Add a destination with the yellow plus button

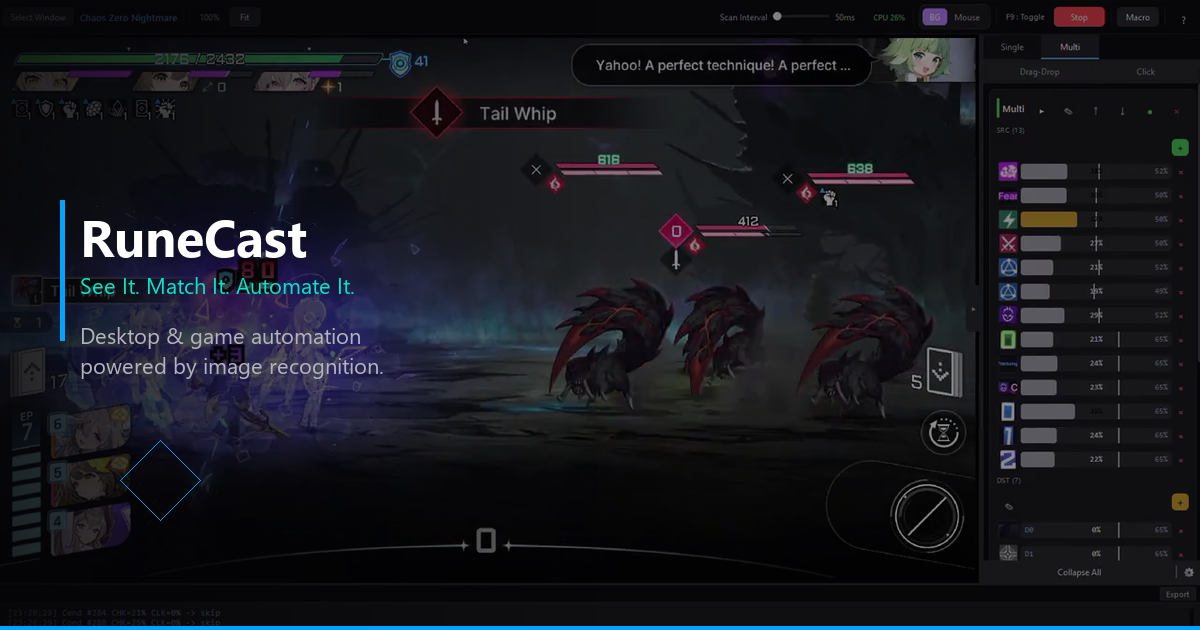click(x=1179, y=502)
